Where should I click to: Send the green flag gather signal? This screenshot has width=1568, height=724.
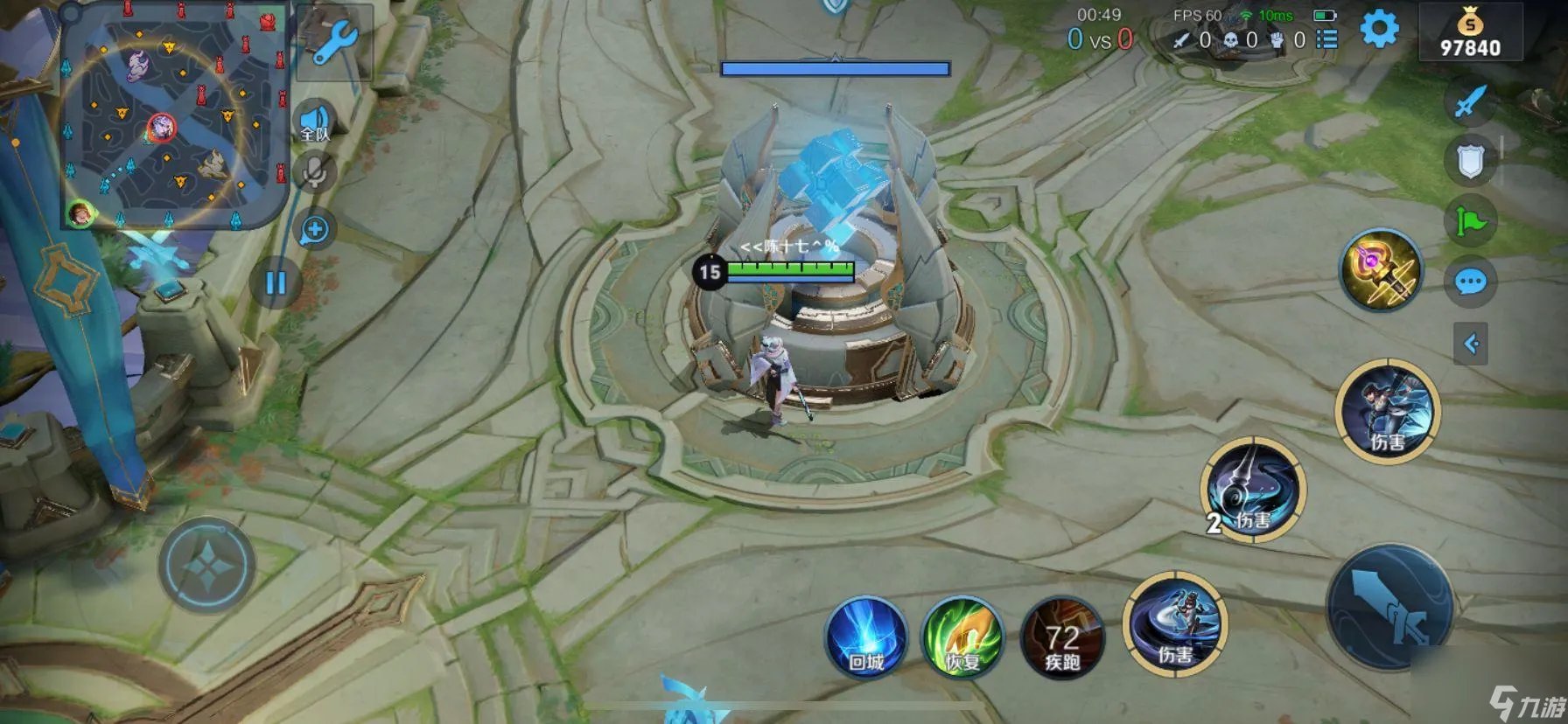1470,221
